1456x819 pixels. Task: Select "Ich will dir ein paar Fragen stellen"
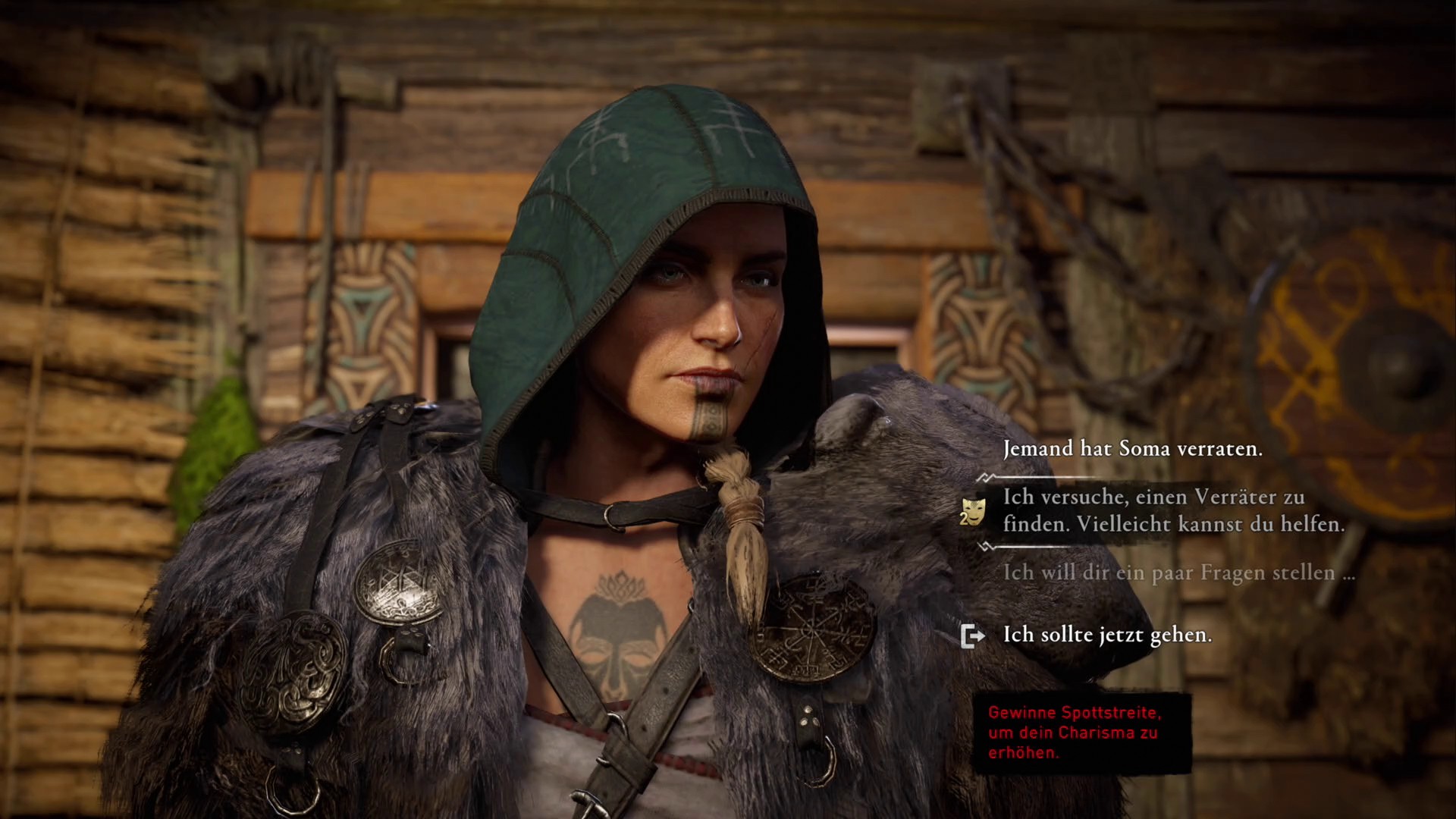pyautogui.click(x=1178, y=573)
